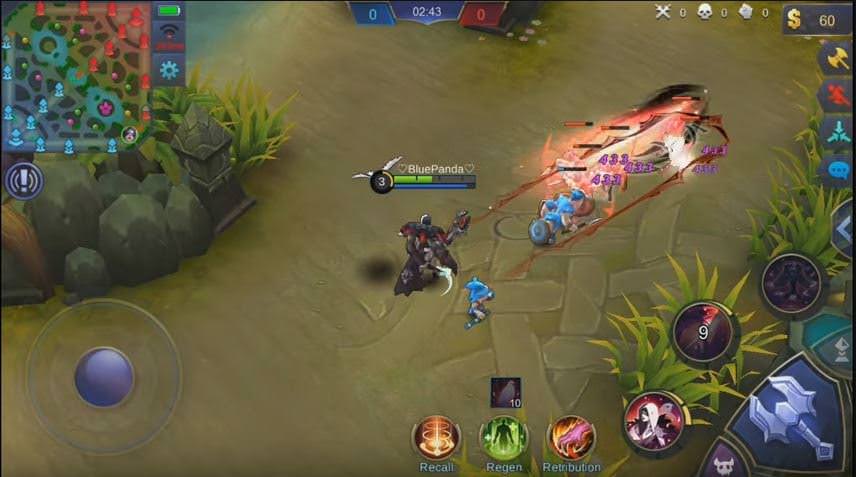The width and height of the screenshot is (856, 477).
Task: Send the red running-figure retreat command
Action: click(836, 96)
